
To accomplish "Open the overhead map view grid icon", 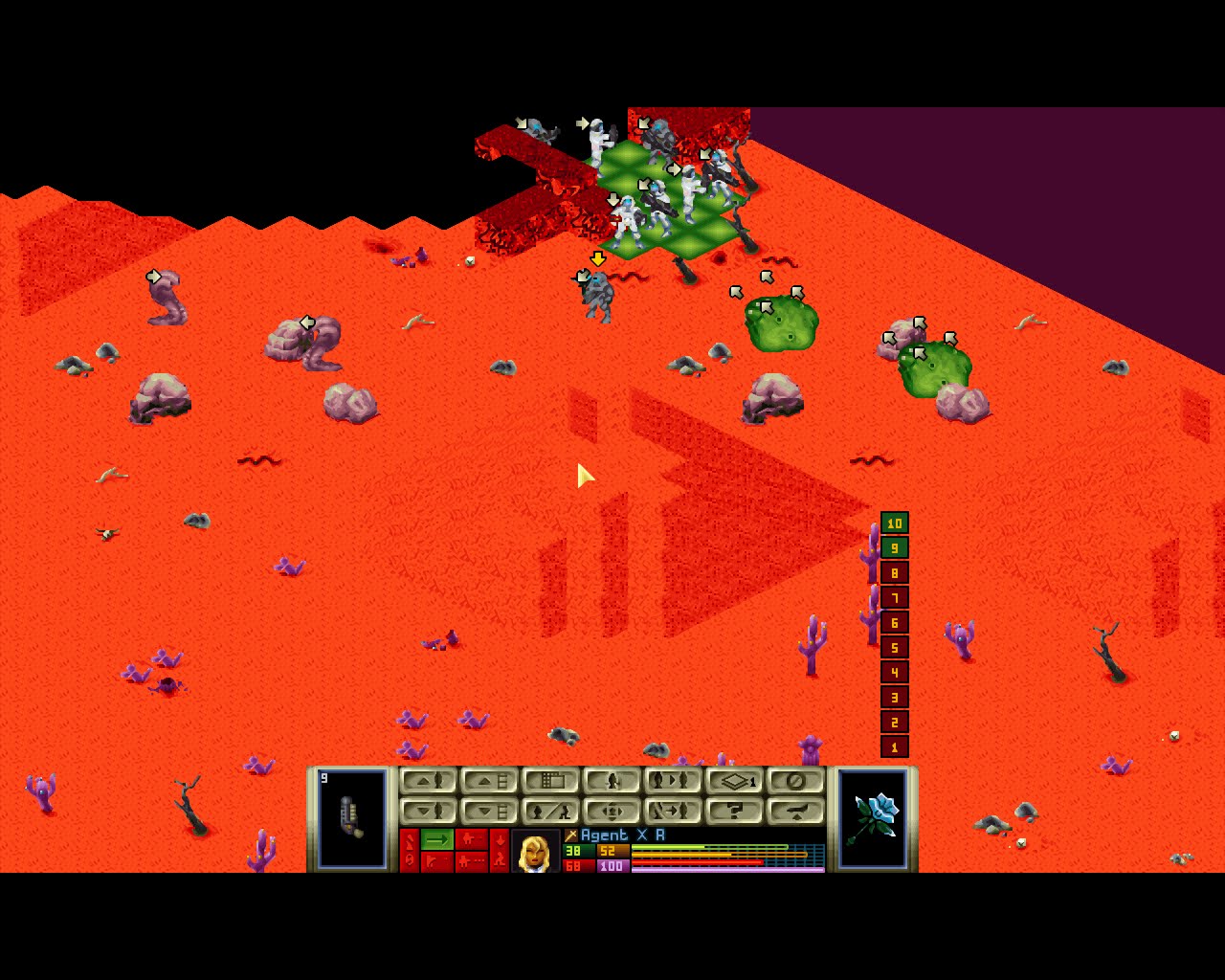I will coord(551,780).
